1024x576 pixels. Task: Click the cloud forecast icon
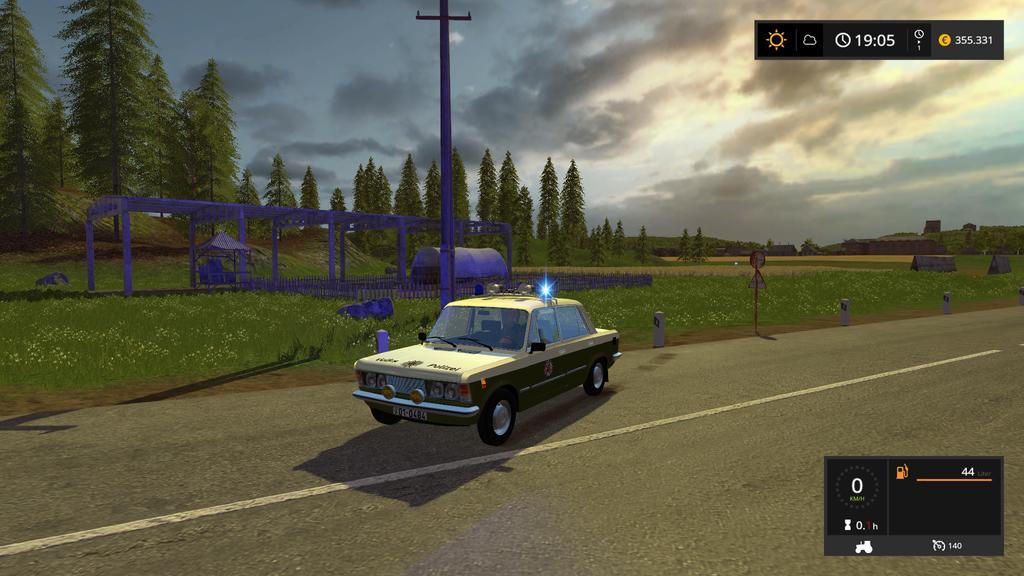[810, 40]
